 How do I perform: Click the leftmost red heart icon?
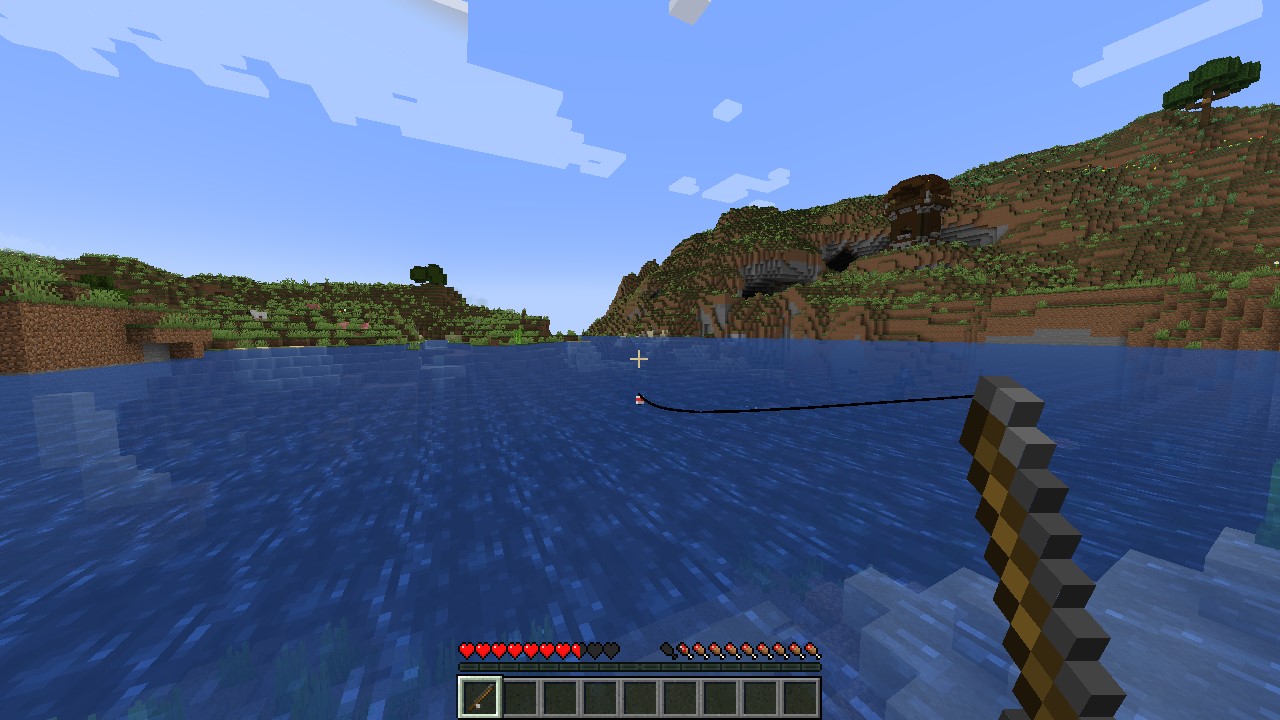[465, 650]
